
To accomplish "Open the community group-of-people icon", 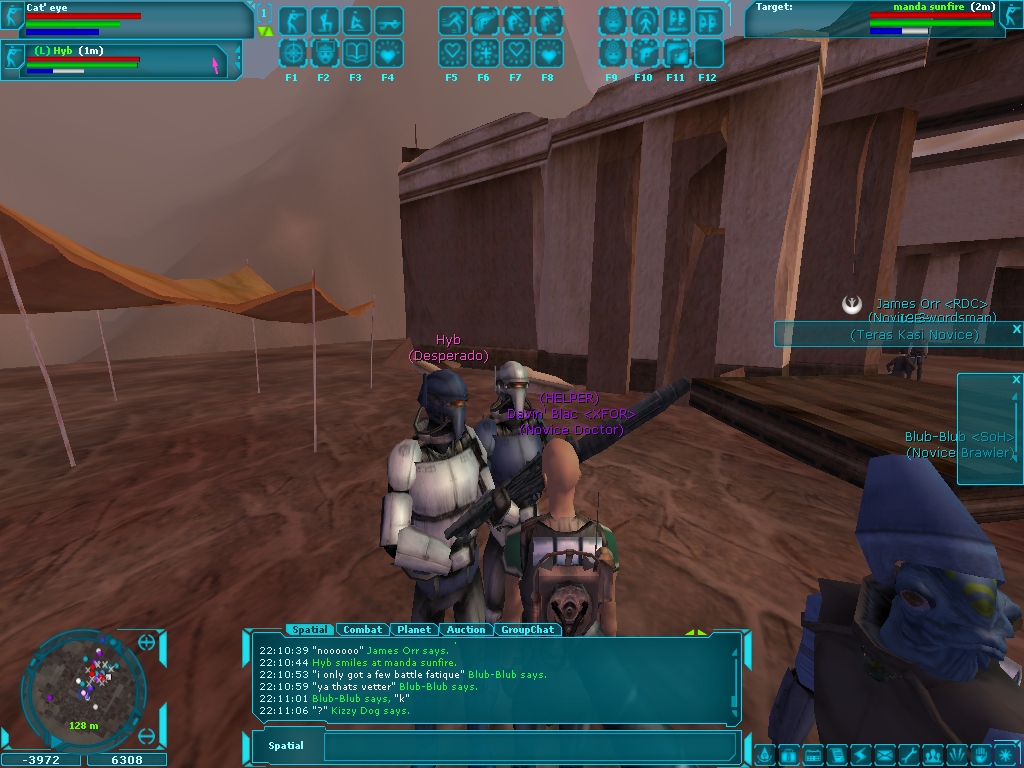I will (933, 755).
